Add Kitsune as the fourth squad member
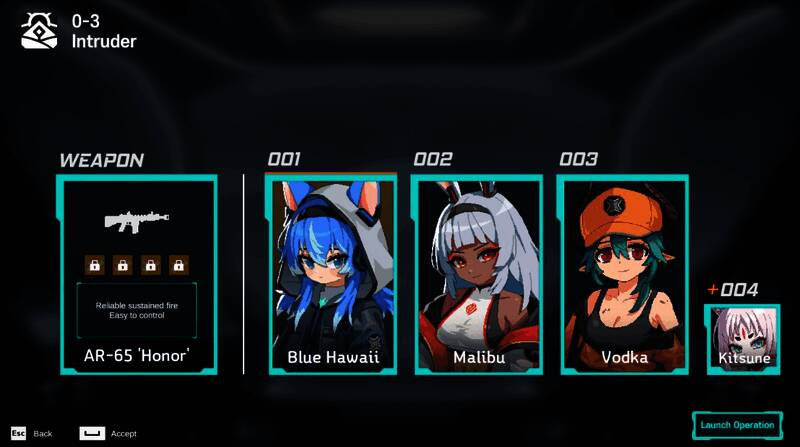The height and width of the screenshot is (447, 800). (x=743, y=339)
